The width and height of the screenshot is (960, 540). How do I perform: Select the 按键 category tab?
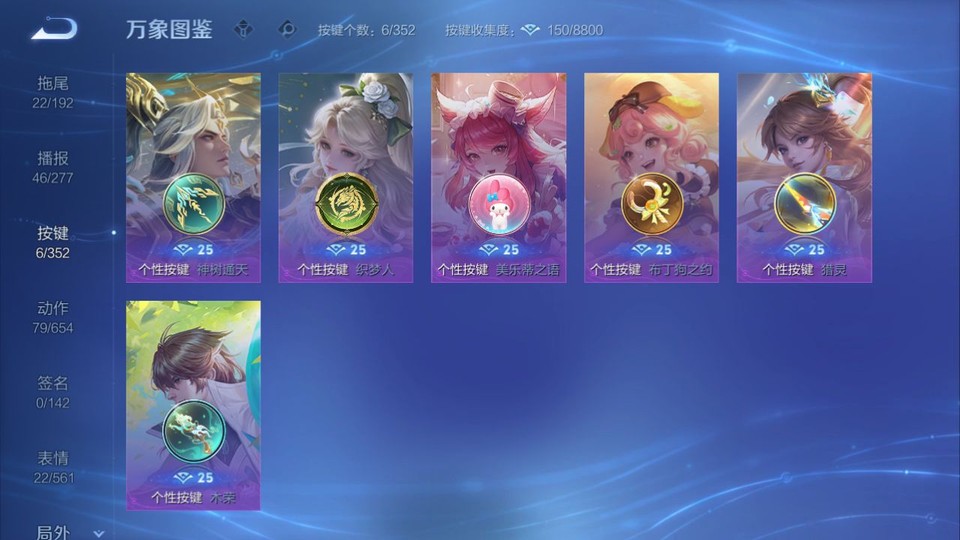(54, 241)
